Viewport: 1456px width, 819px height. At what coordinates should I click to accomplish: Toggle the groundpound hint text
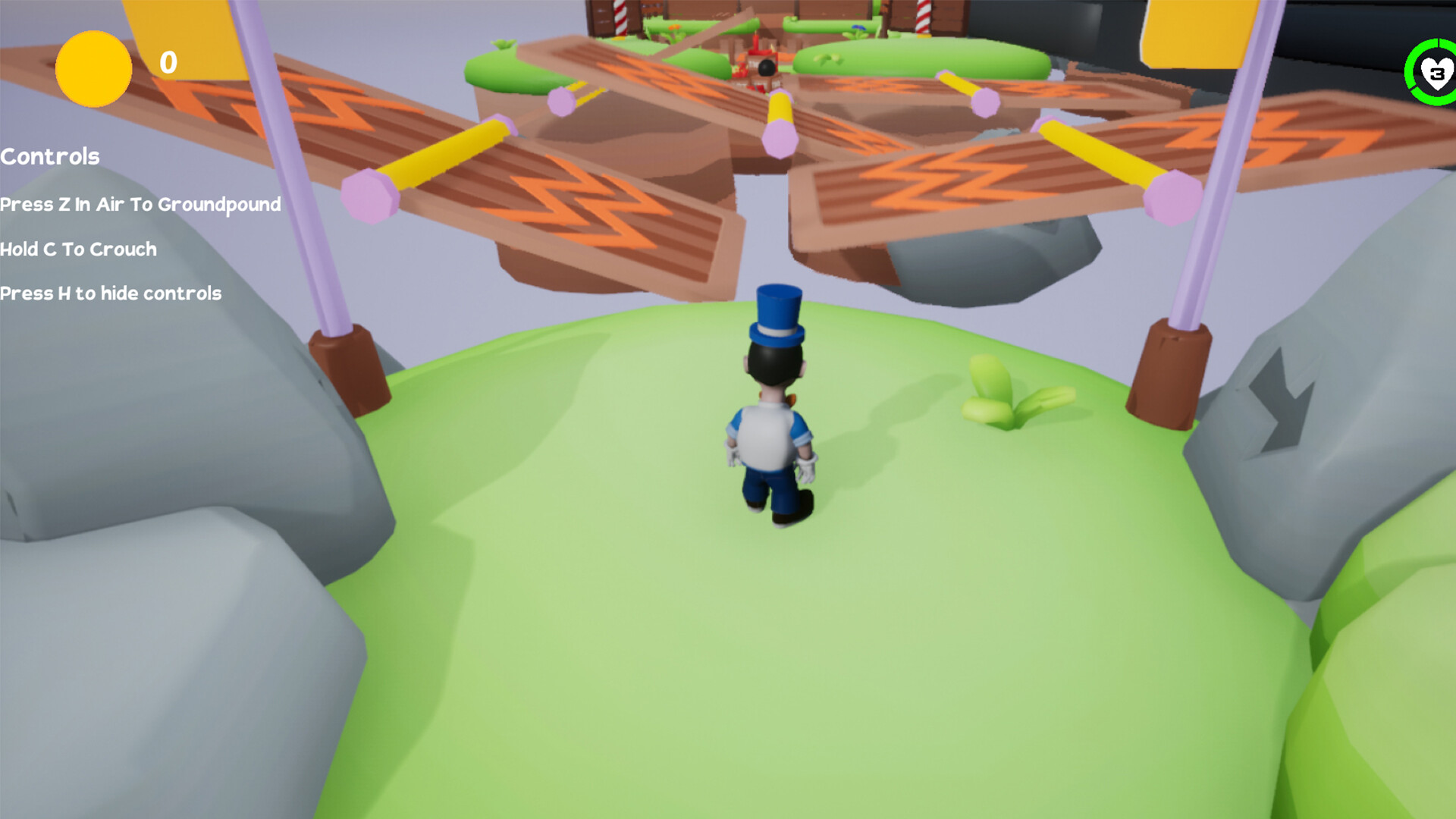tap(140, 205)
